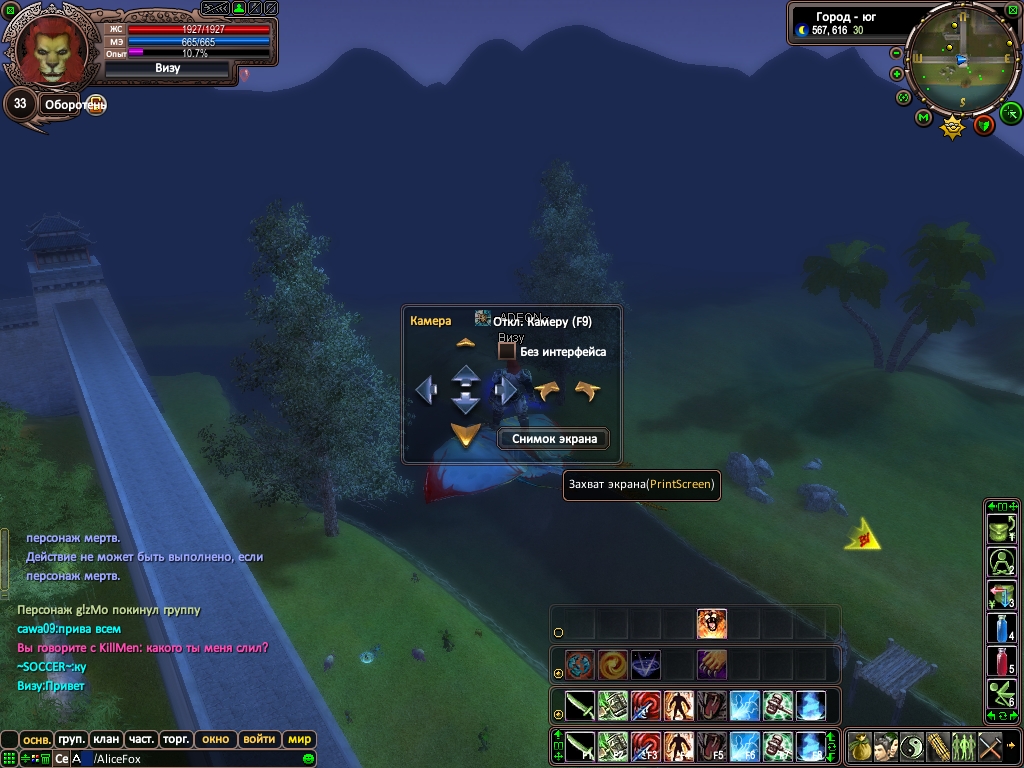Click the Снимок экрана screenshot button

[x=554, y=438]
